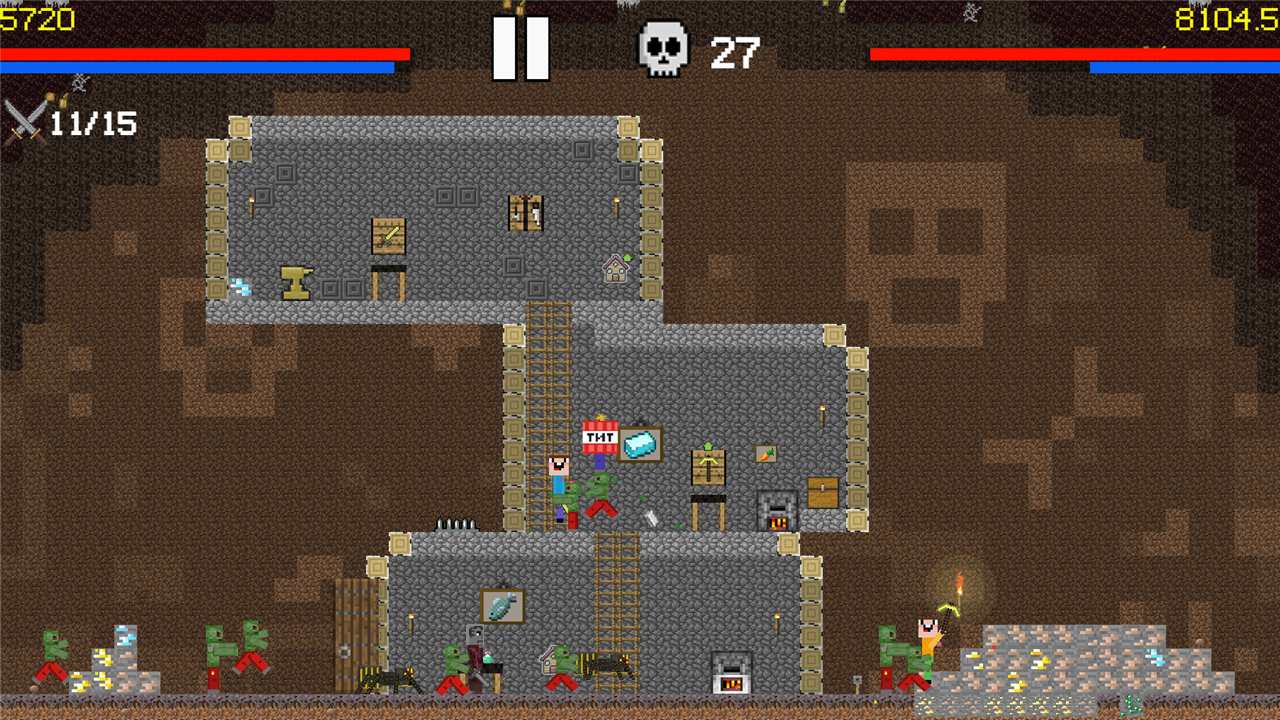Click the pickaxe upgrade station

709,466
